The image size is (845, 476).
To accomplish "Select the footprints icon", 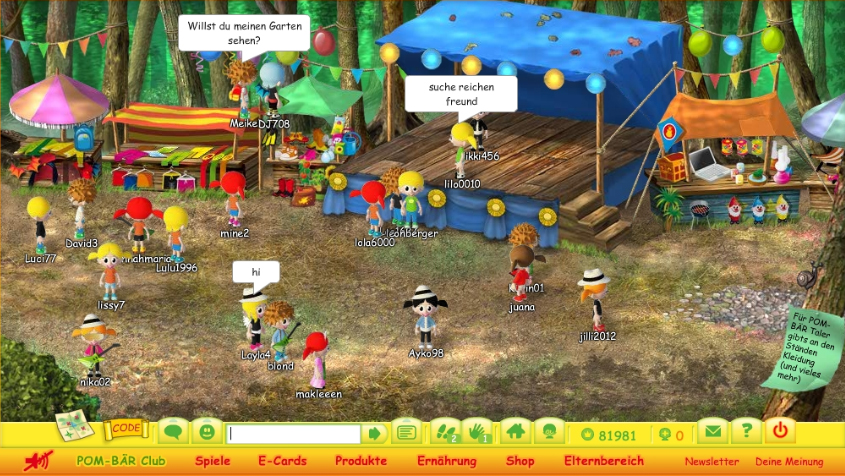I will click(445, 433).
